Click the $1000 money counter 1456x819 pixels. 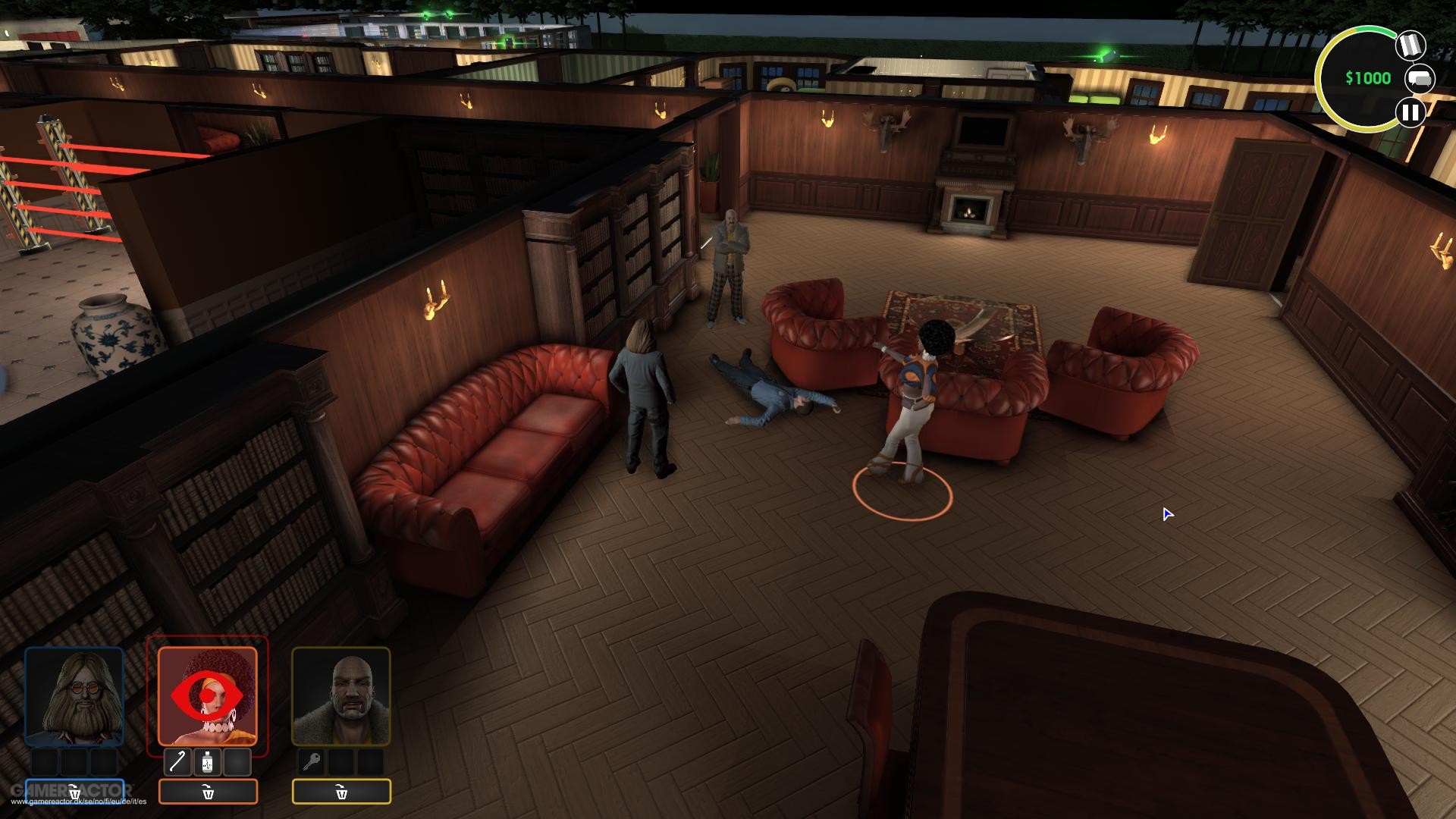pos(1367,77)
